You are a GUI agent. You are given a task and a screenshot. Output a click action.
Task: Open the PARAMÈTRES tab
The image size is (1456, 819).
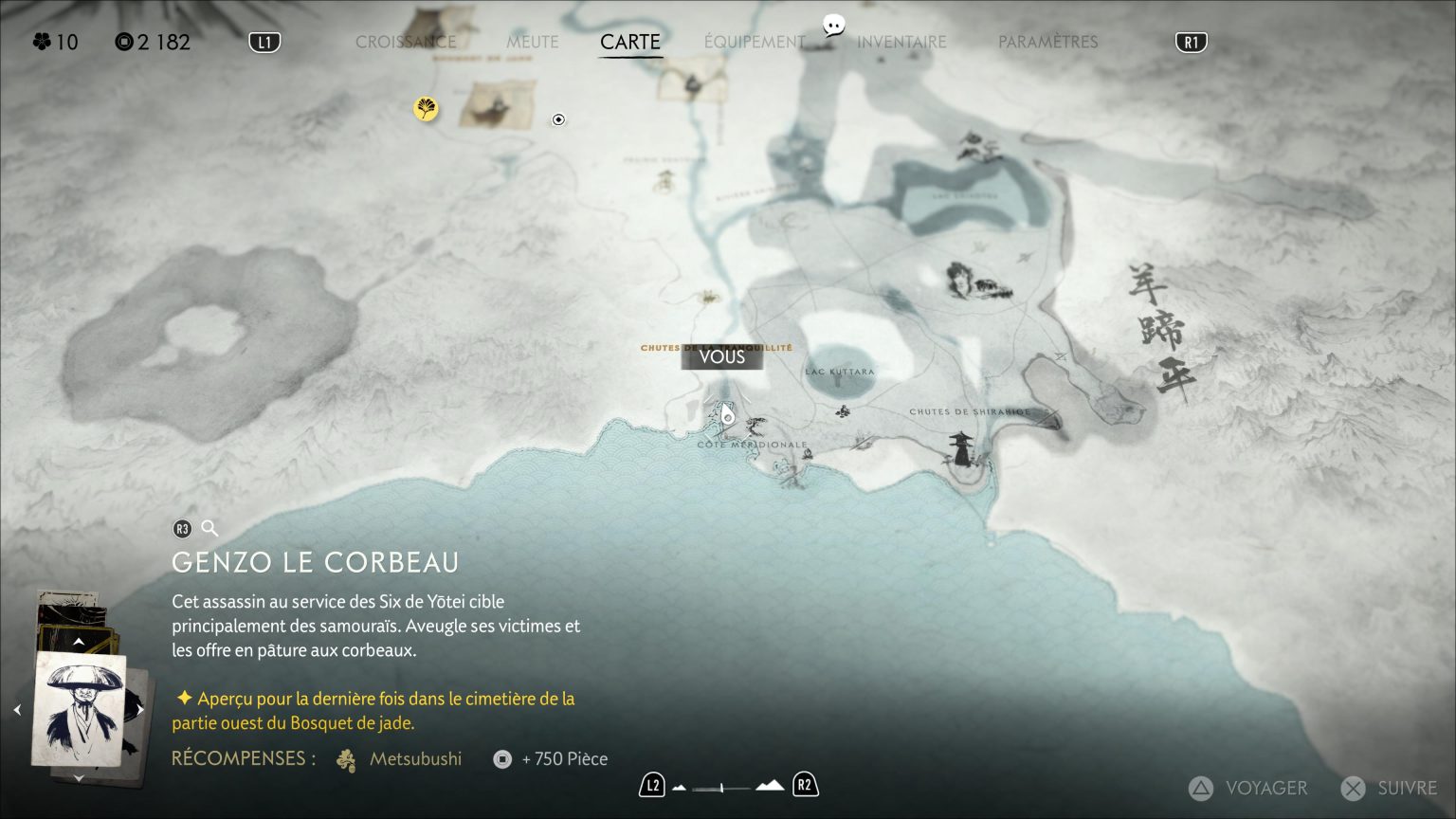point(1047,42)
